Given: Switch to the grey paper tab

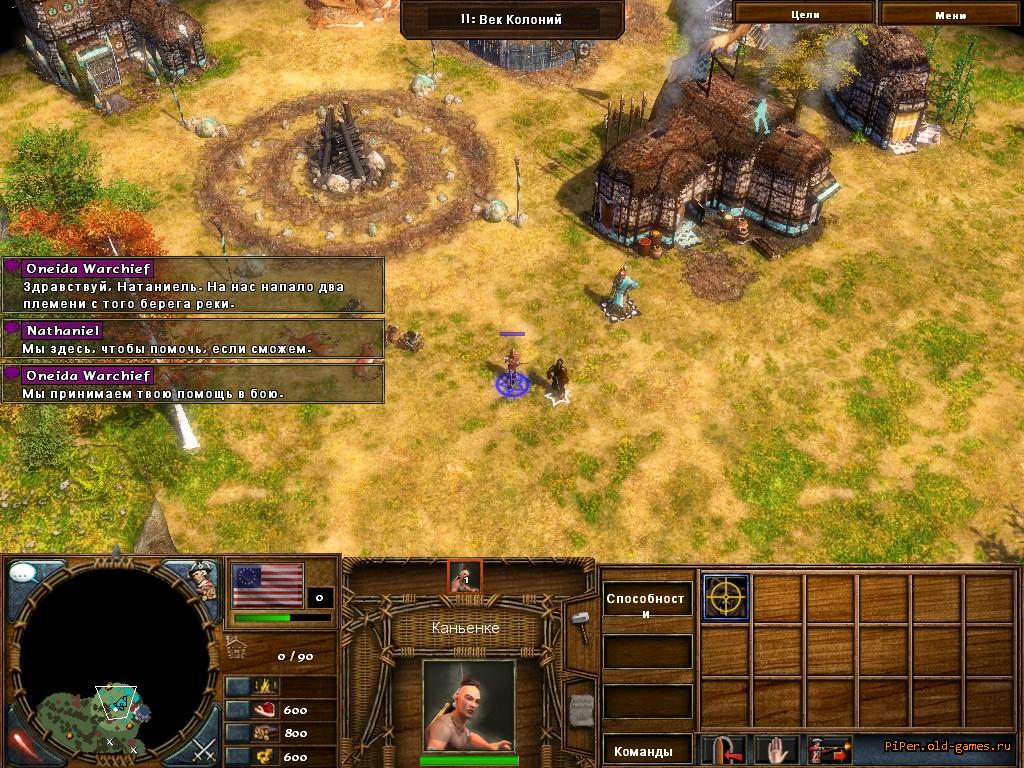Looking at the screenshot, I should pos(581,708).
